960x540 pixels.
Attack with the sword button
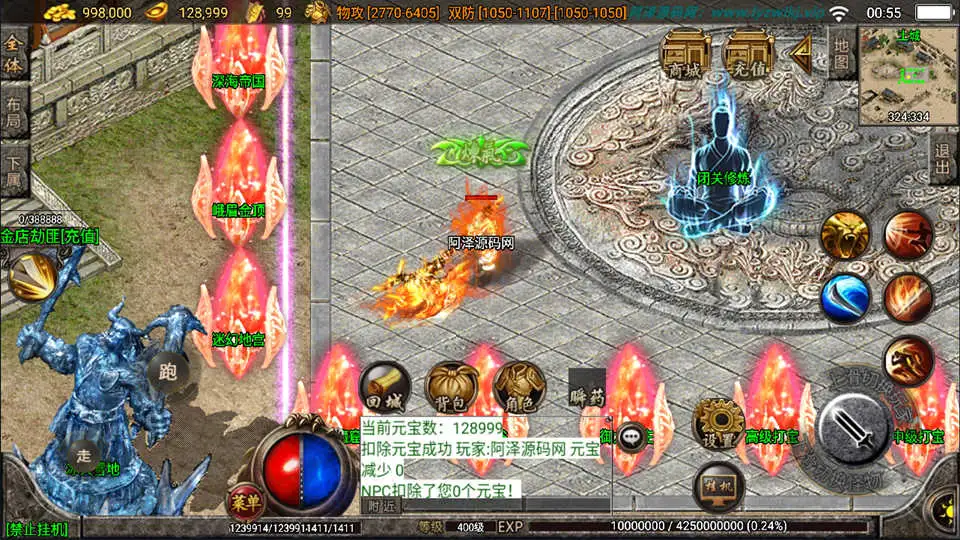click(x=853, y=429)
